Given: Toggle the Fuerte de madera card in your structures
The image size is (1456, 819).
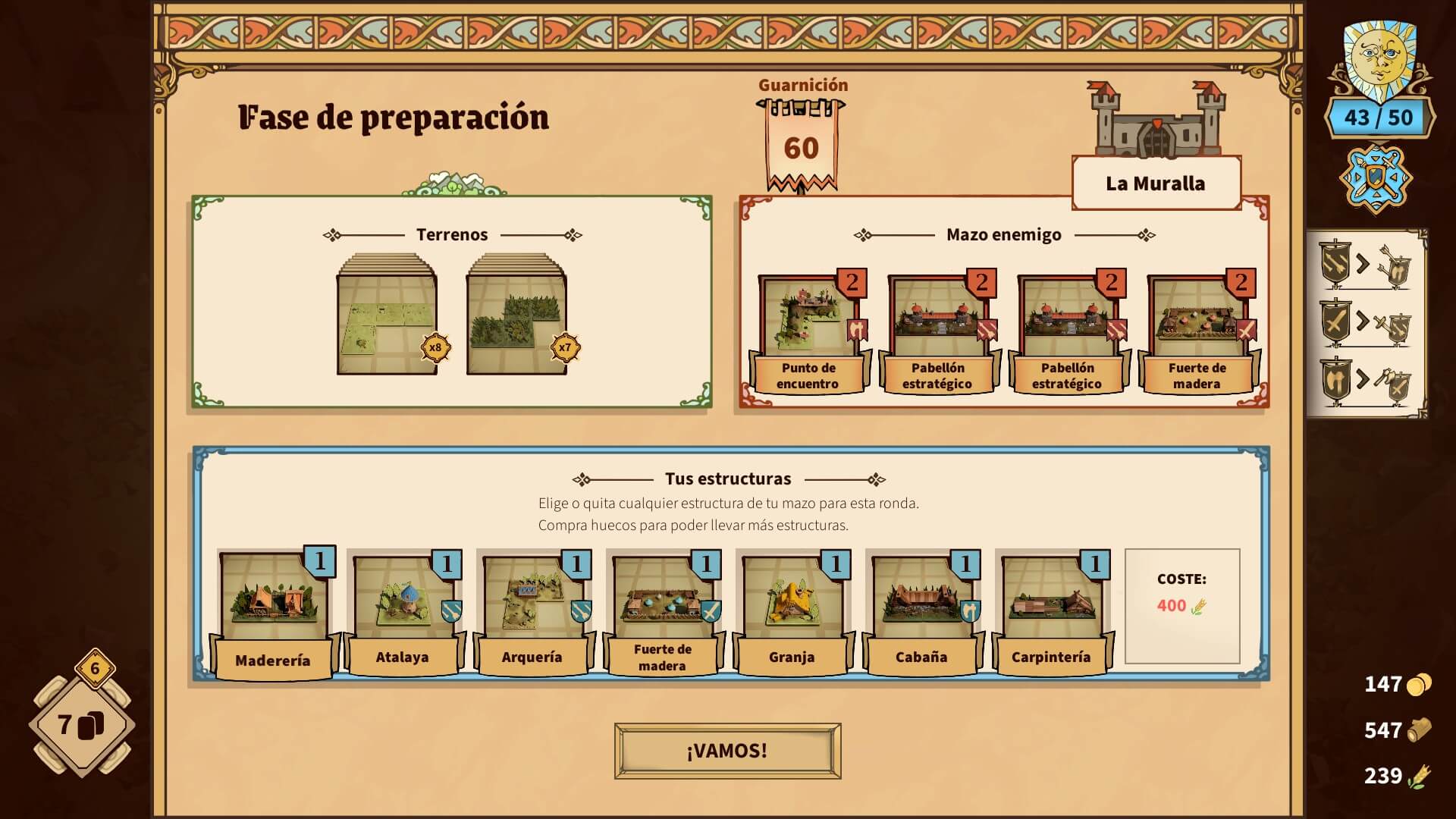Looking at the screenshot, I should coord(662,611).
